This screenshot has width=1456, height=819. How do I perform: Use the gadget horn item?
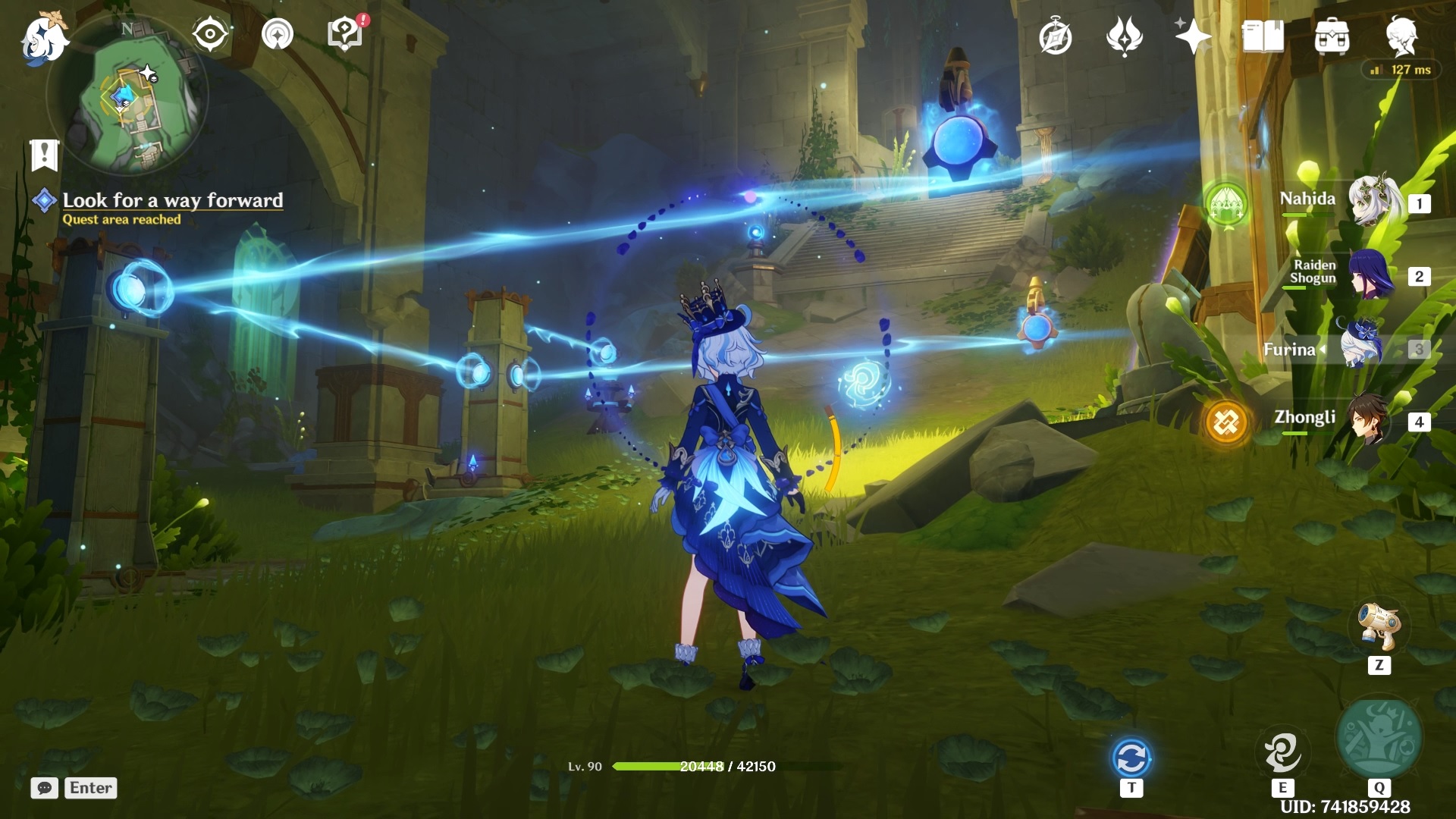[x=1379, y=626]
